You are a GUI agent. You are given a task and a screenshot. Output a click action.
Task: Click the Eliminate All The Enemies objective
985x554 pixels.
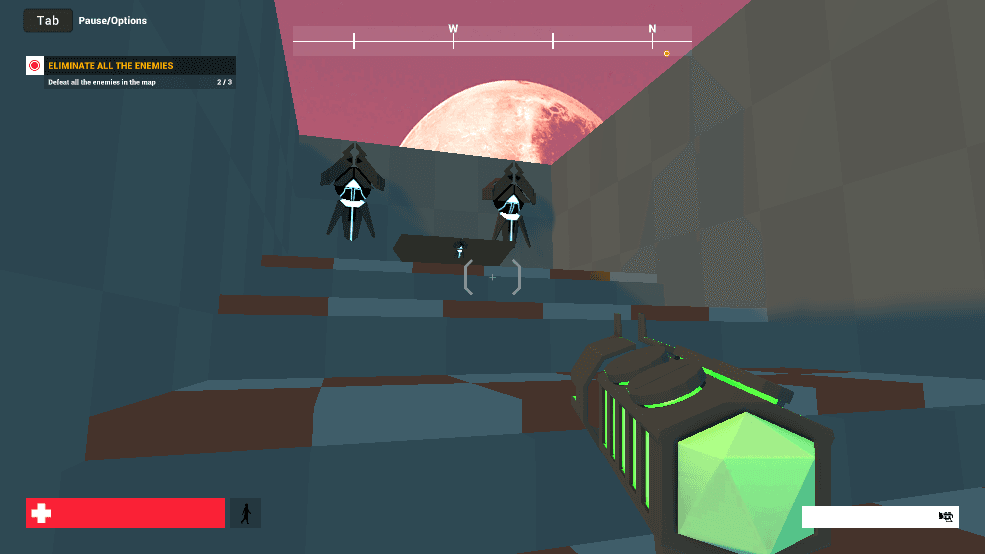pos(111,66)
